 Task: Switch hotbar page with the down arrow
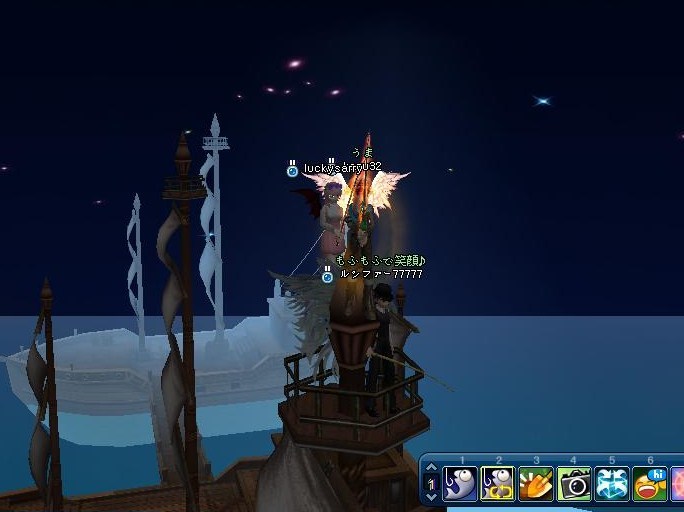point(432,497)
